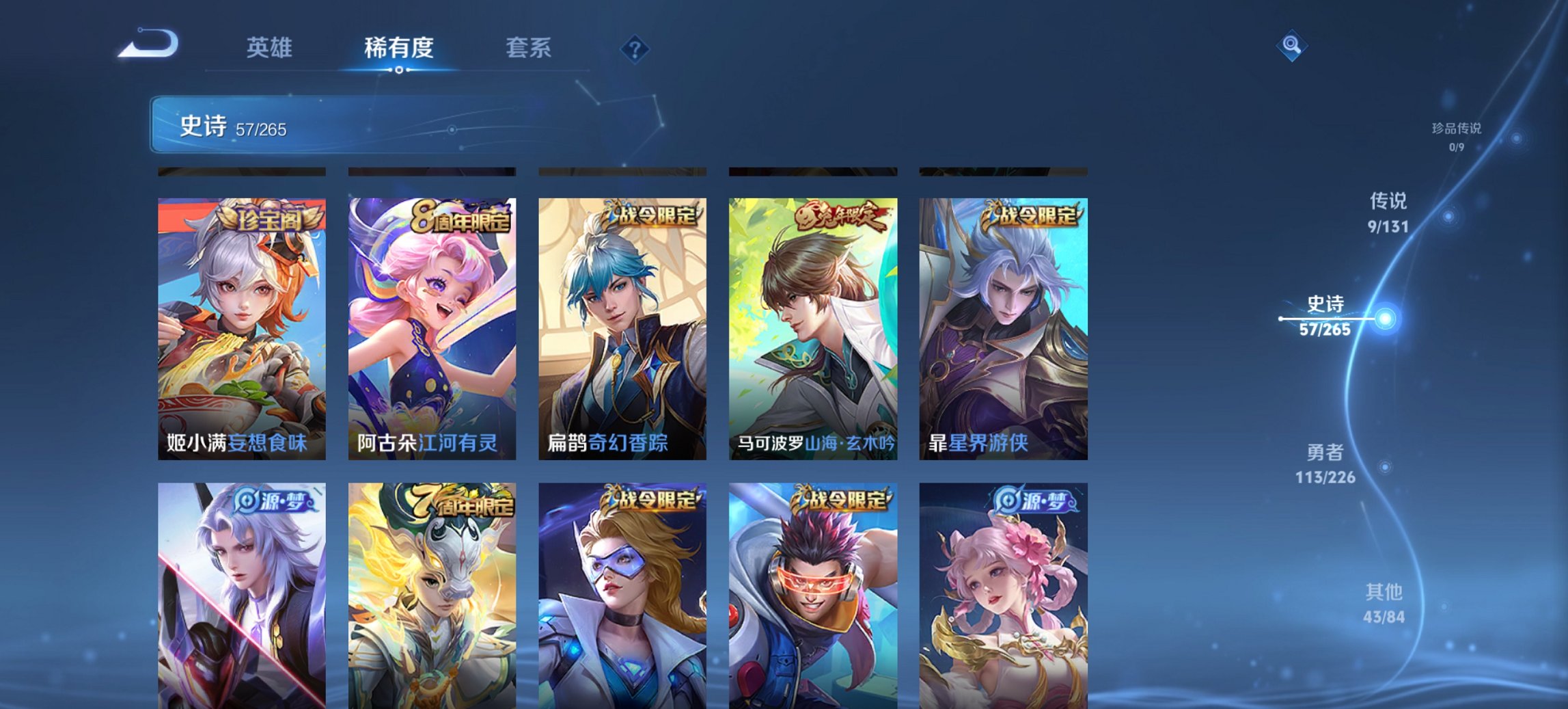Switch to the 套系 tab
The width and height of the screenshot is (1568, 709).
[x=529, y=48]
